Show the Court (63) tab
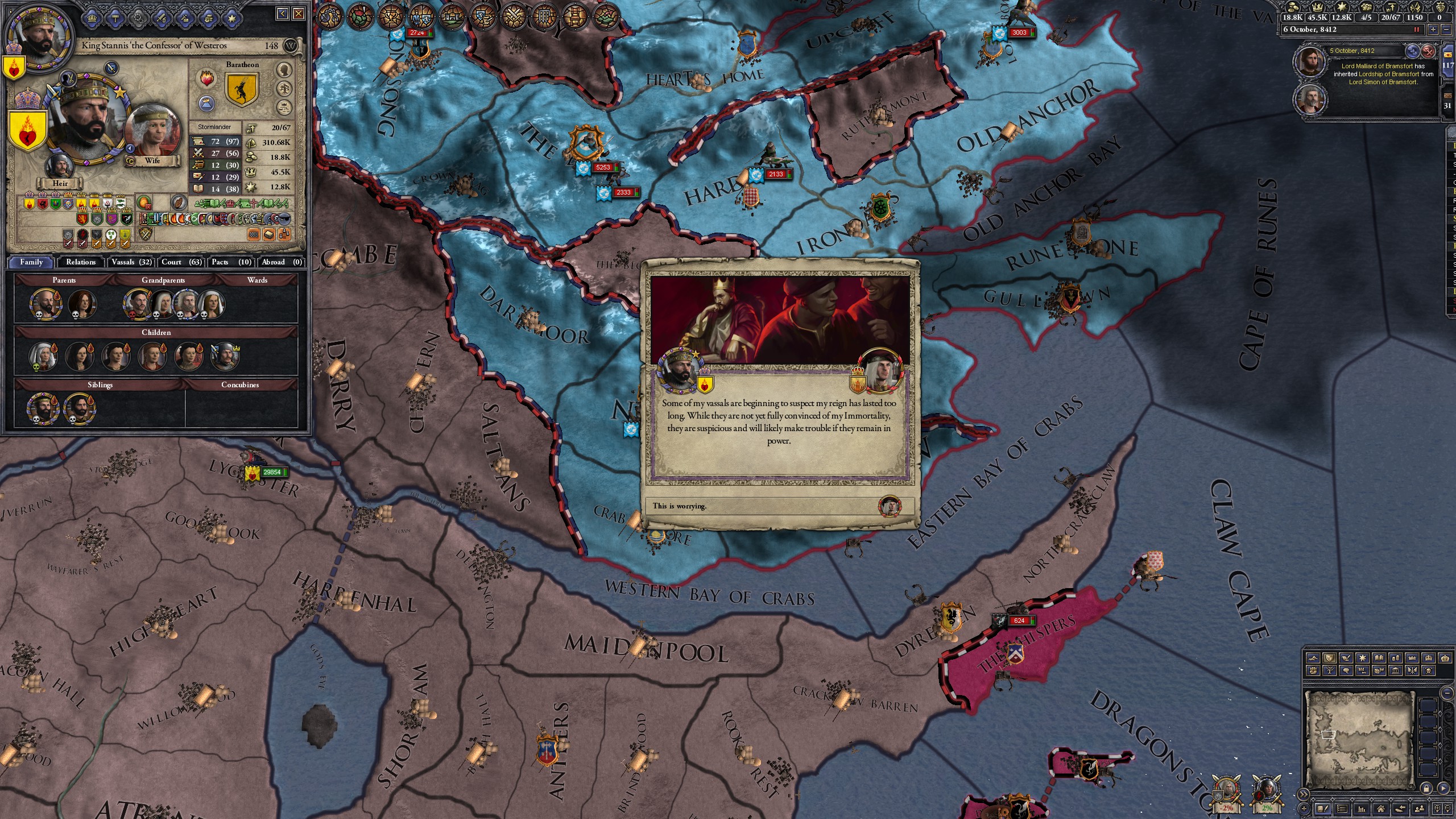Viewport: 1456px width, 819px height. tap(181, 262)
